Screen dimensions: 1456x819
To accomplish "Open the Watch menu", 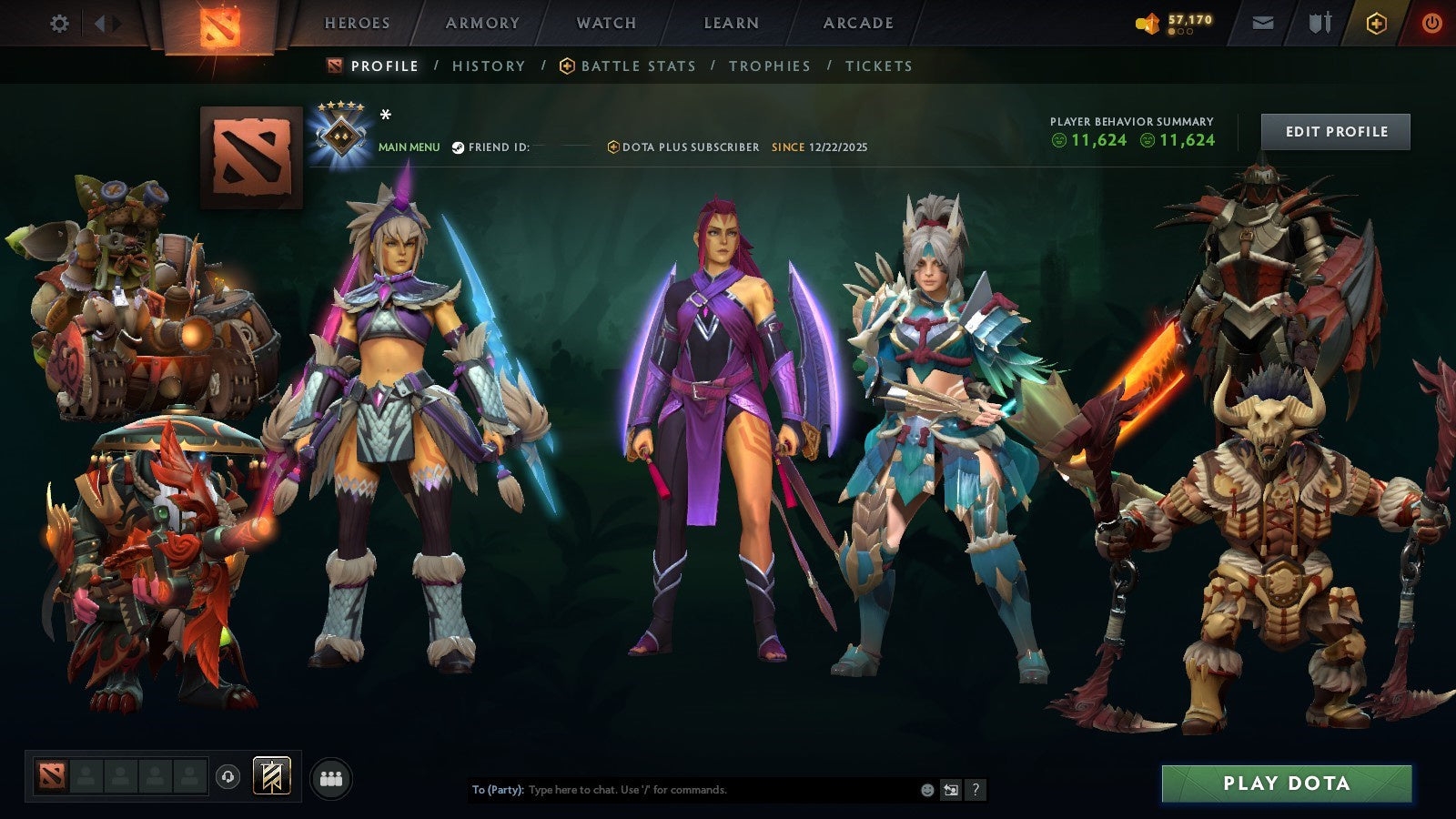I will click(605, 23).
